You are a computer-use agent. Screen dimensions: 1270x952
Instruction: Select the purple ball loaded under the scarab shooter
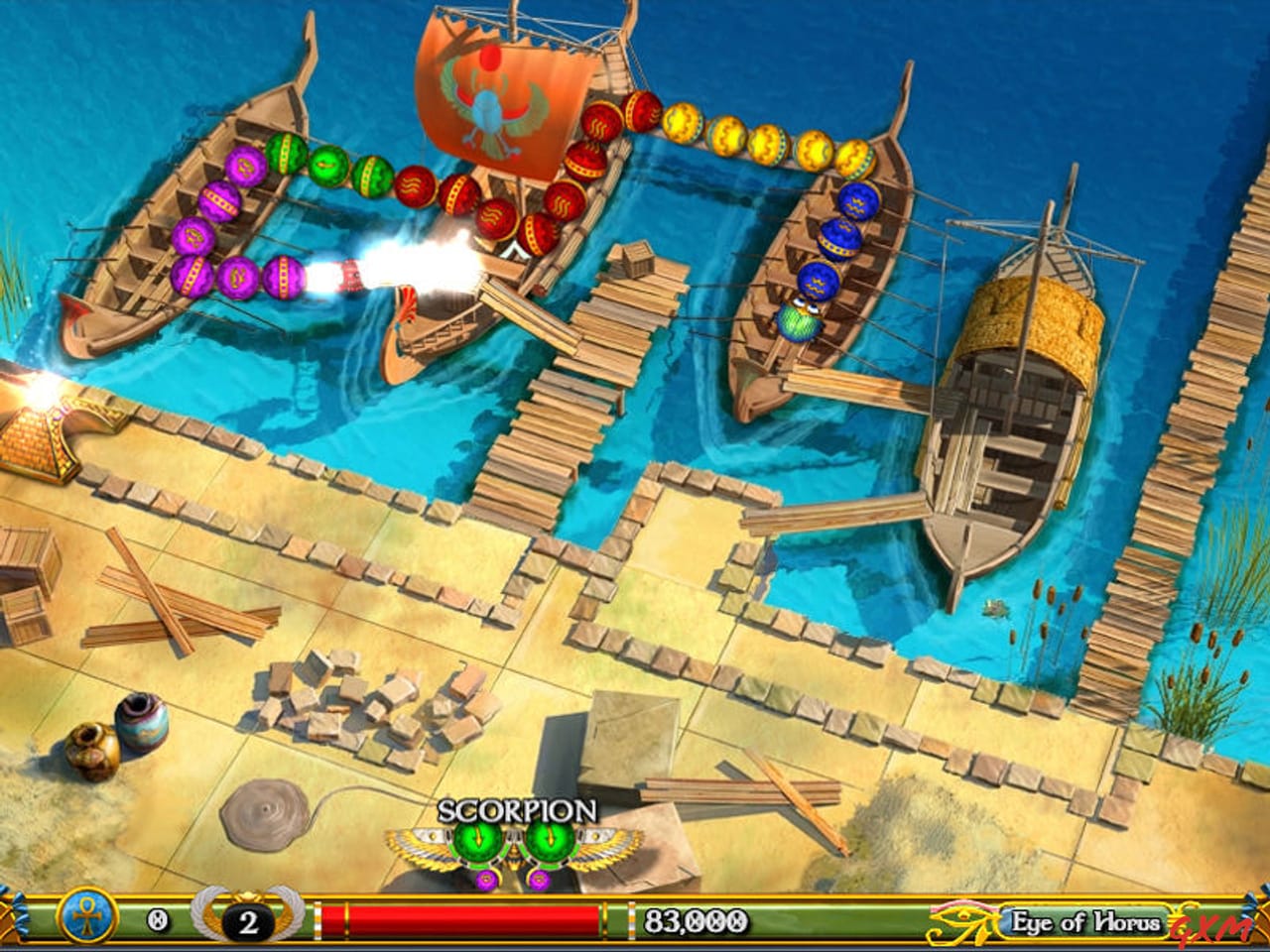(486, 879)
